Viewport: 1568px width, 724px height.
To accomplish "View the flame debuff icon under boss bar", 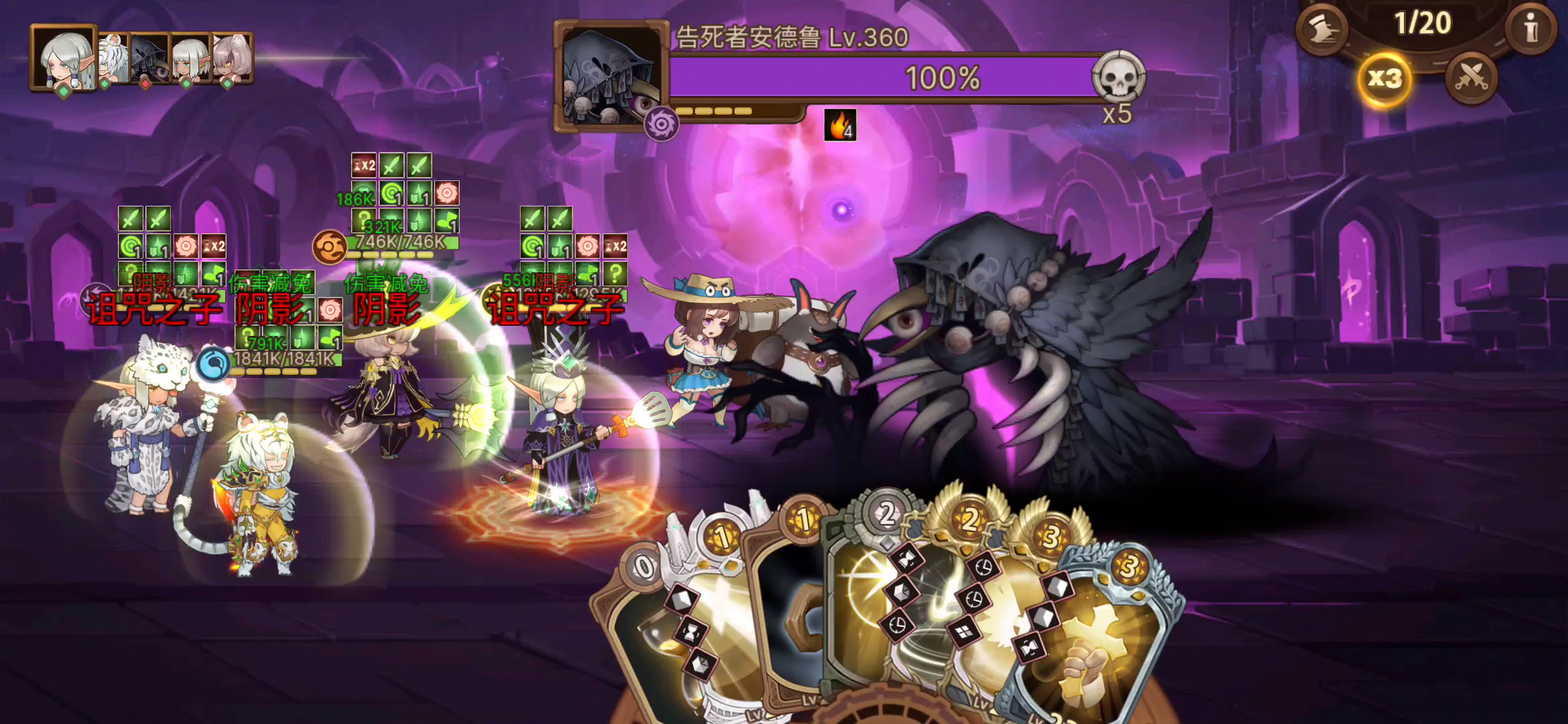I will pyautogui.click(x=840, y=125).
